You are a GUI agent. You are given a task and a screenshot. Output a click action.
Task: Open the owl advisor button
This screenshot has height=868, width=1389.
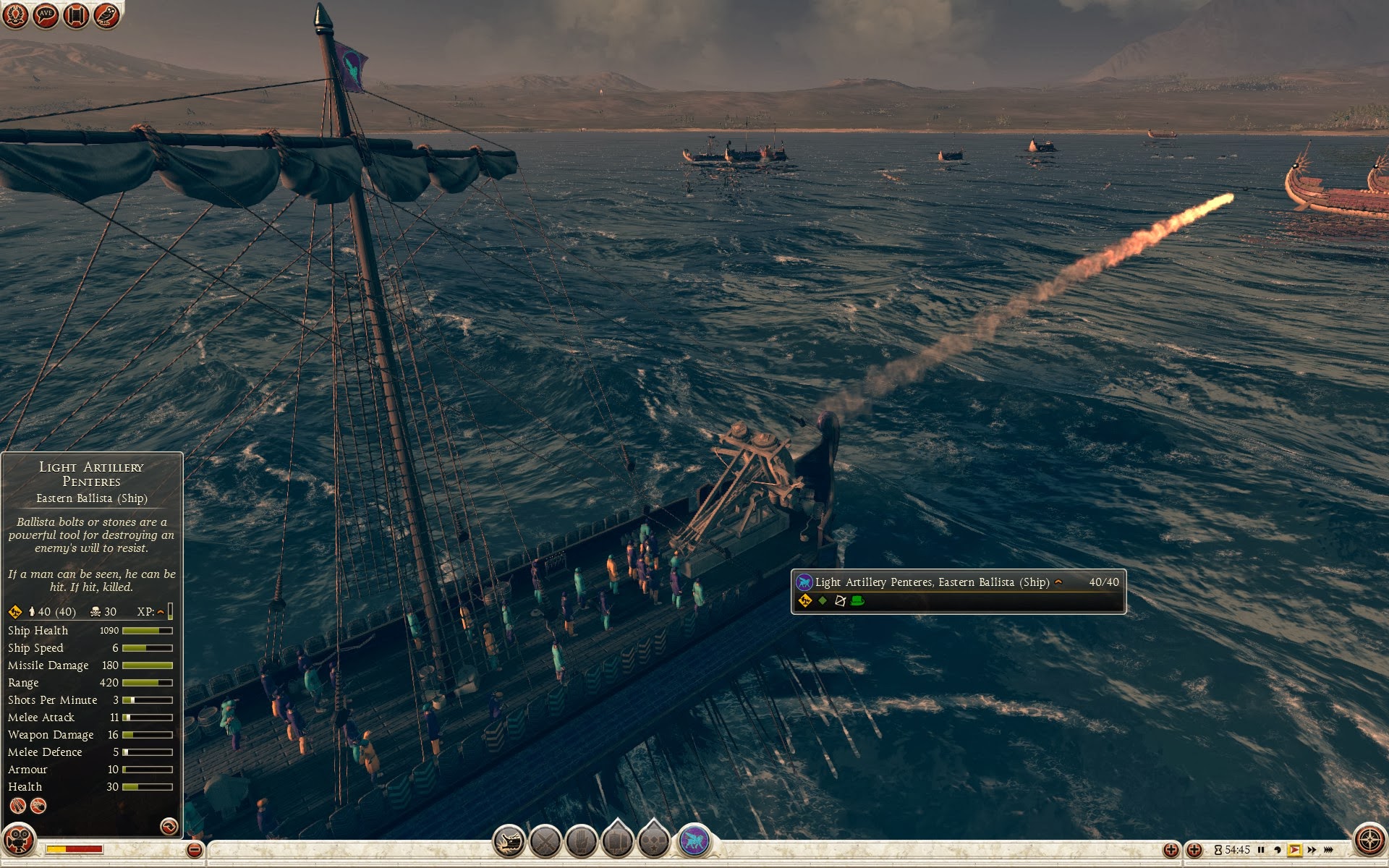106,14
